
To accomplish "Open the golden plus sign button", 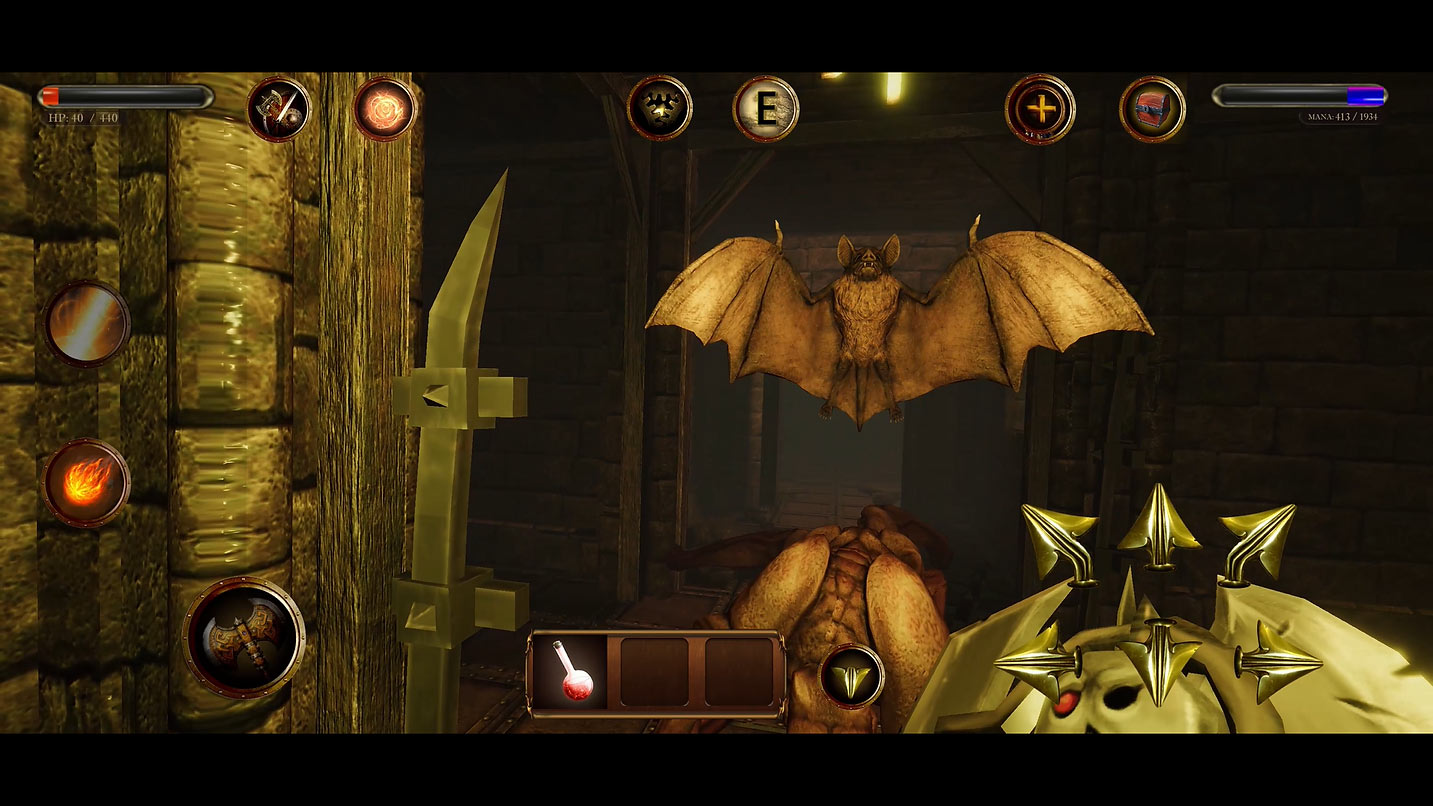I will [1040, 109].
